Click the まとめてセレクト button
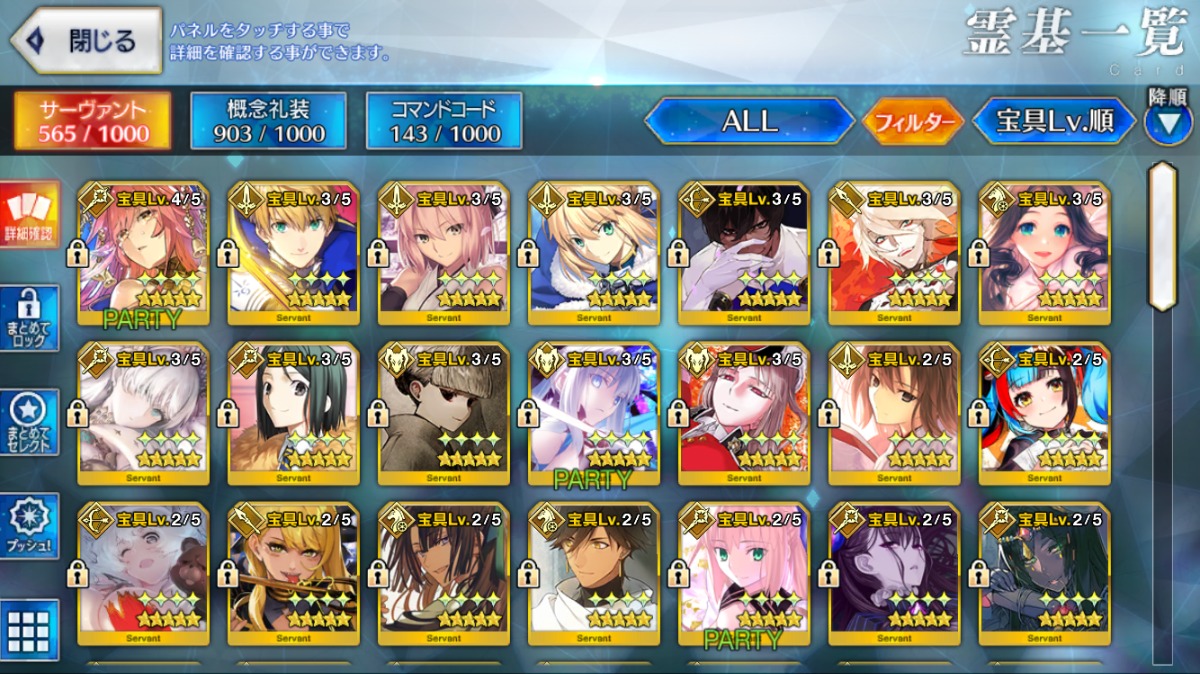This screenshot has height=674, width=1200. click(x=30, y=423)
